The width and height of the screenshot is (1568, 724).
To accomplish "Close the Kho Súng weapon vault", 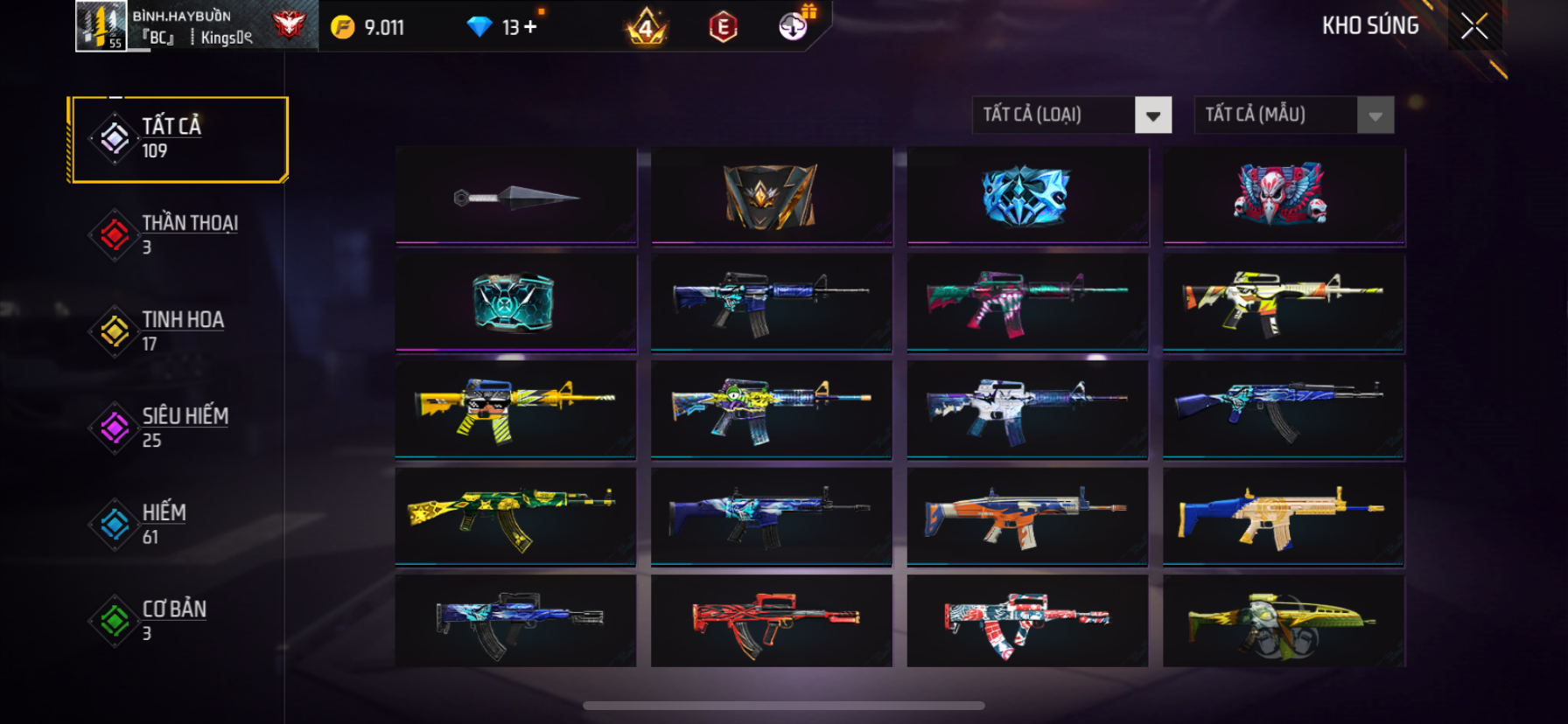I will pos(1474,27).
